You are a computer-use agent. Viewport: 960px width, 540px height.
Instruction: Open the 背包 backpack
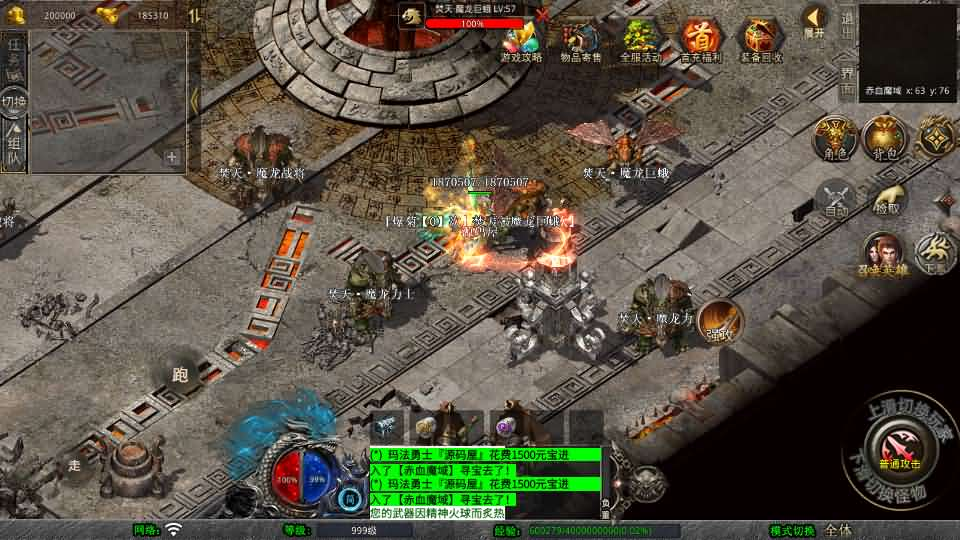[885, 138]
